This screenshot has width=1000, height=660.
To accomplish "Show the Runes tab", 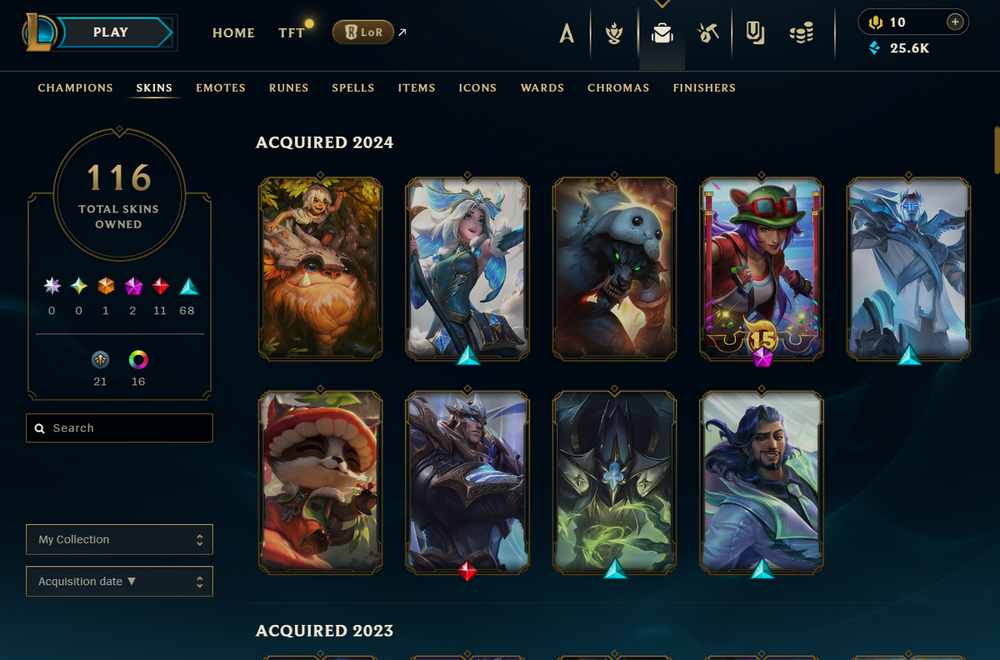I will coord(289,88).
